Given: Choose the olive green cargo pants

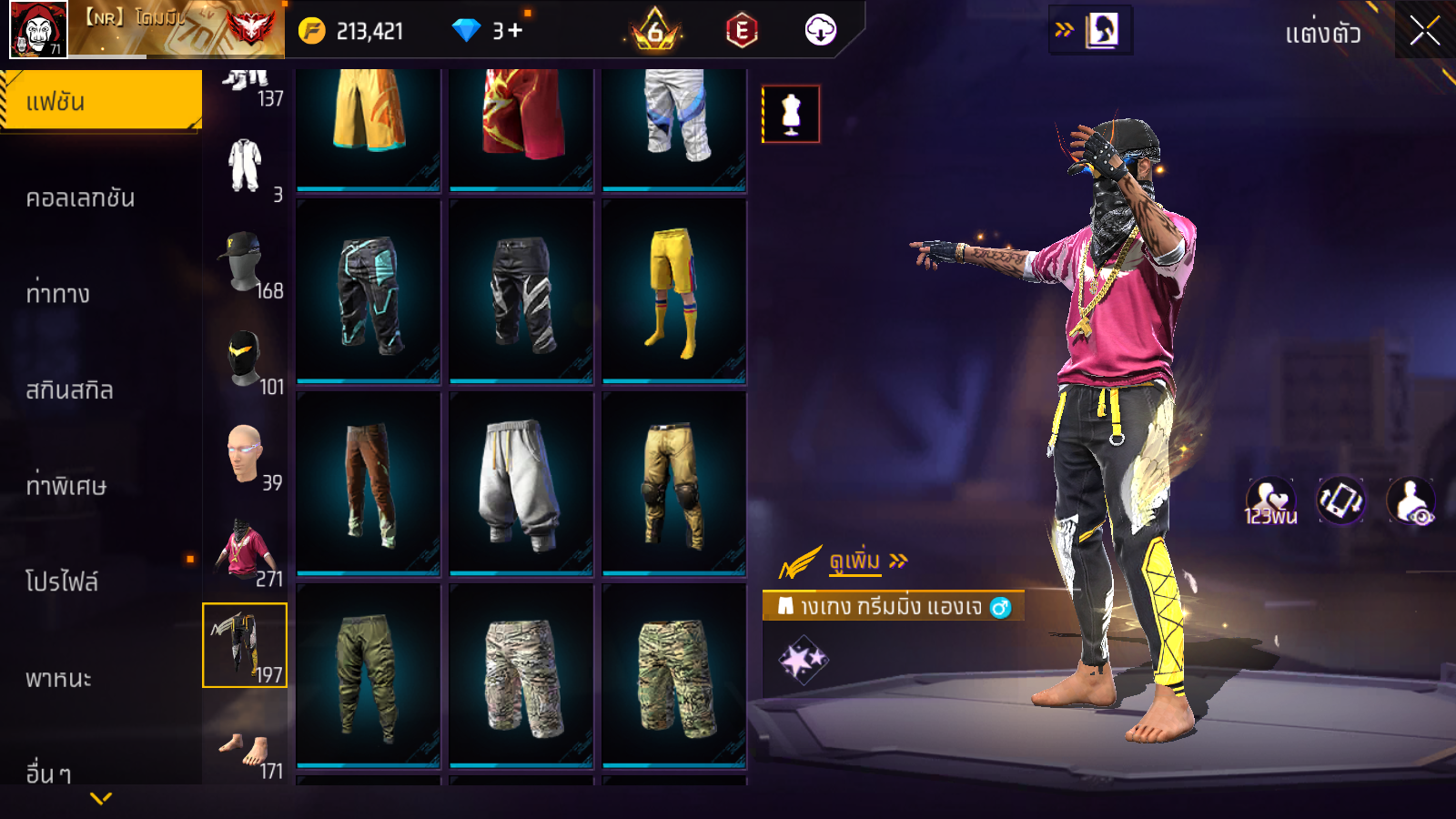Looking at the screenshot, I should [368, 676].
